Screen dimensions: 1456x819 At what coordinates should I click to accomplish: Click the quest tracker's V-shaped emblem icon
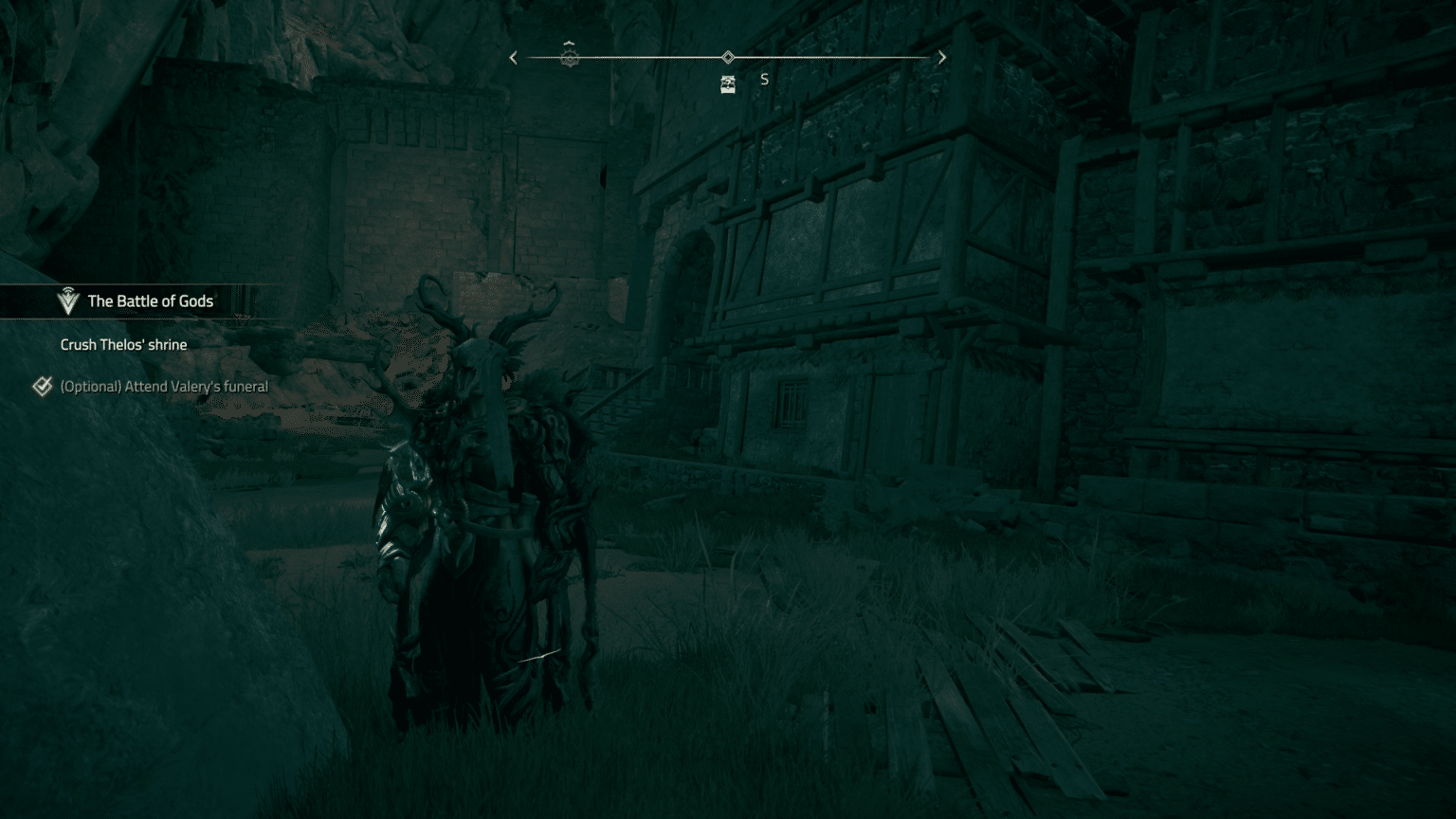pos(67,301)
